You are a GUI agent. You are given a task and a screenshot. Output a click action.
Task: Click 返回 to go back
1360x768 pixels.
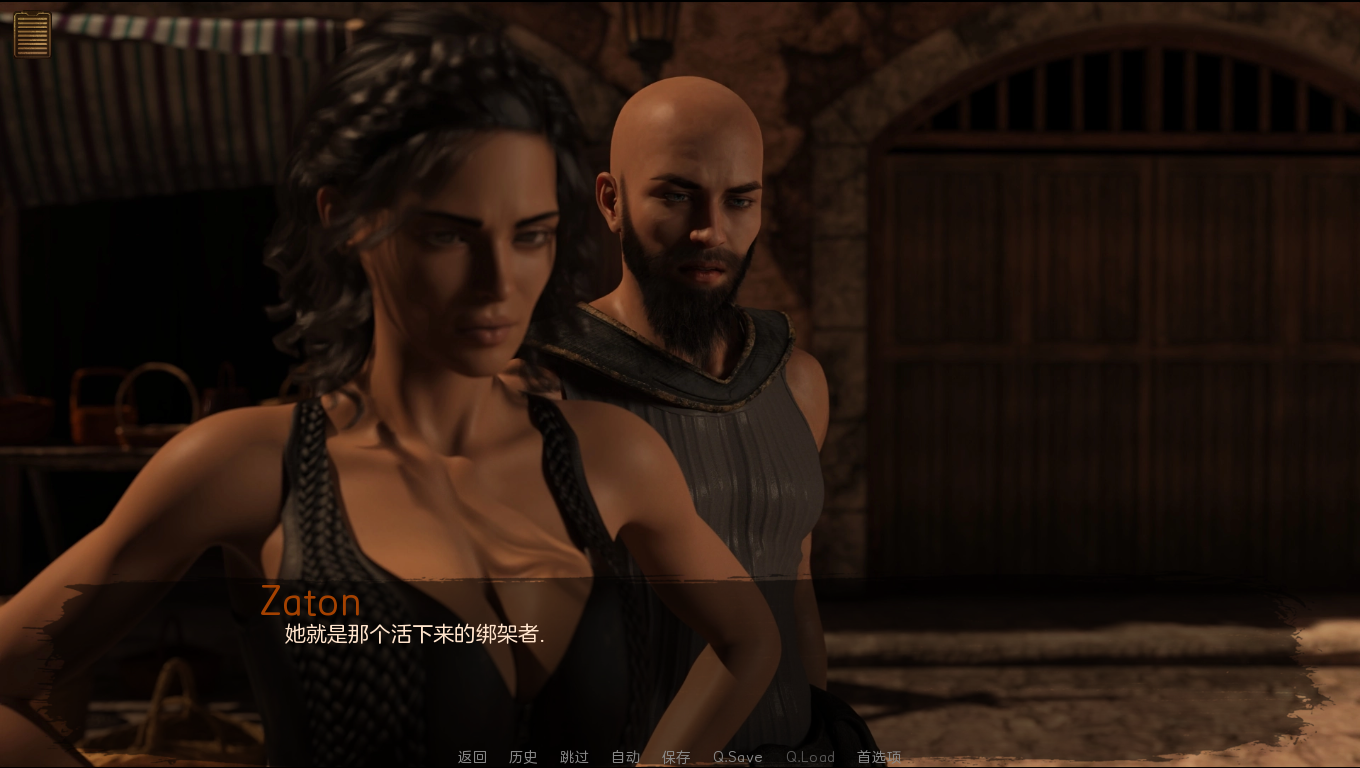472,757
